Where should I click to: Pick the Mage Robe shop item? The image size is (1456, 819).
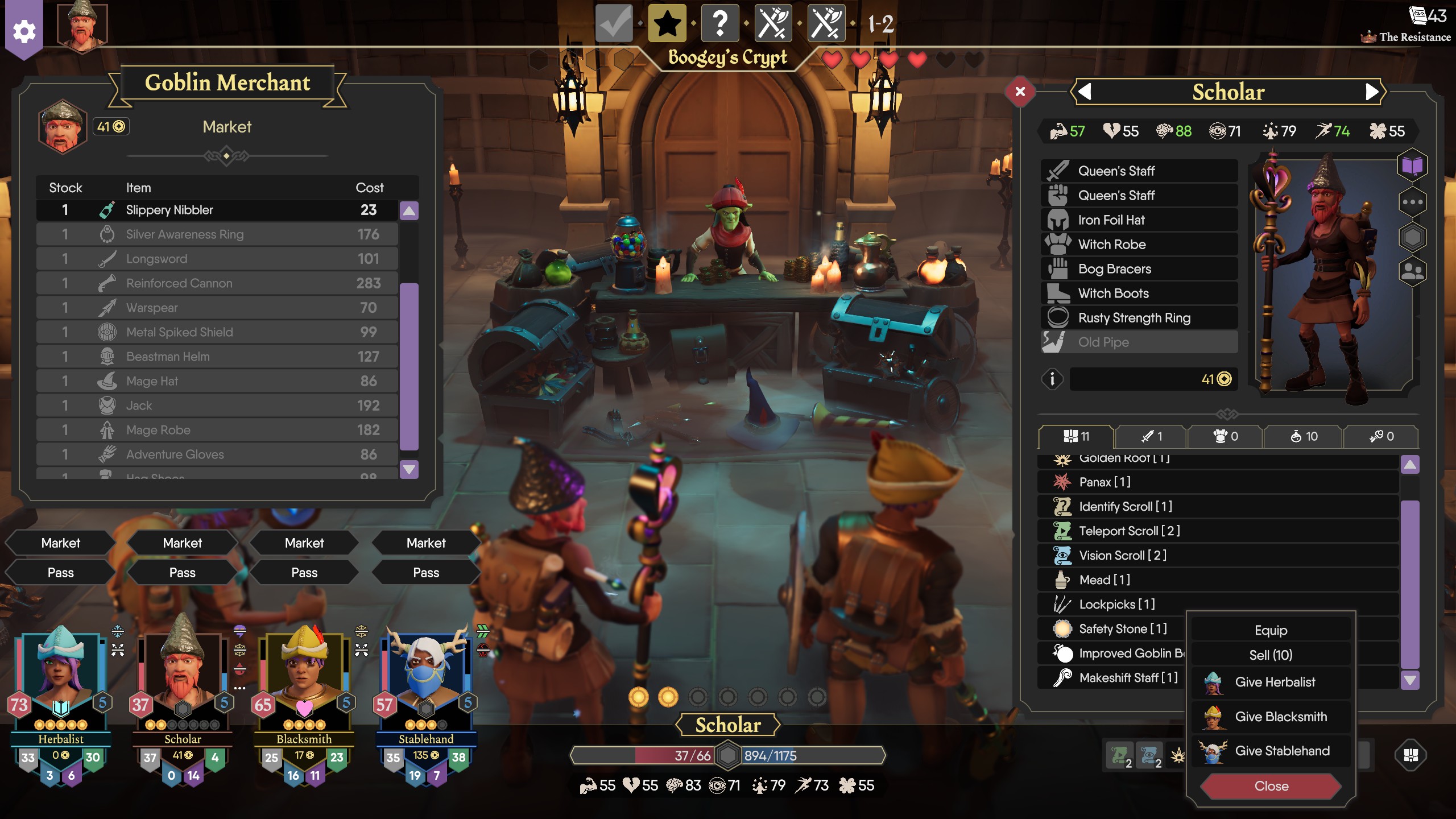(216, 430)
